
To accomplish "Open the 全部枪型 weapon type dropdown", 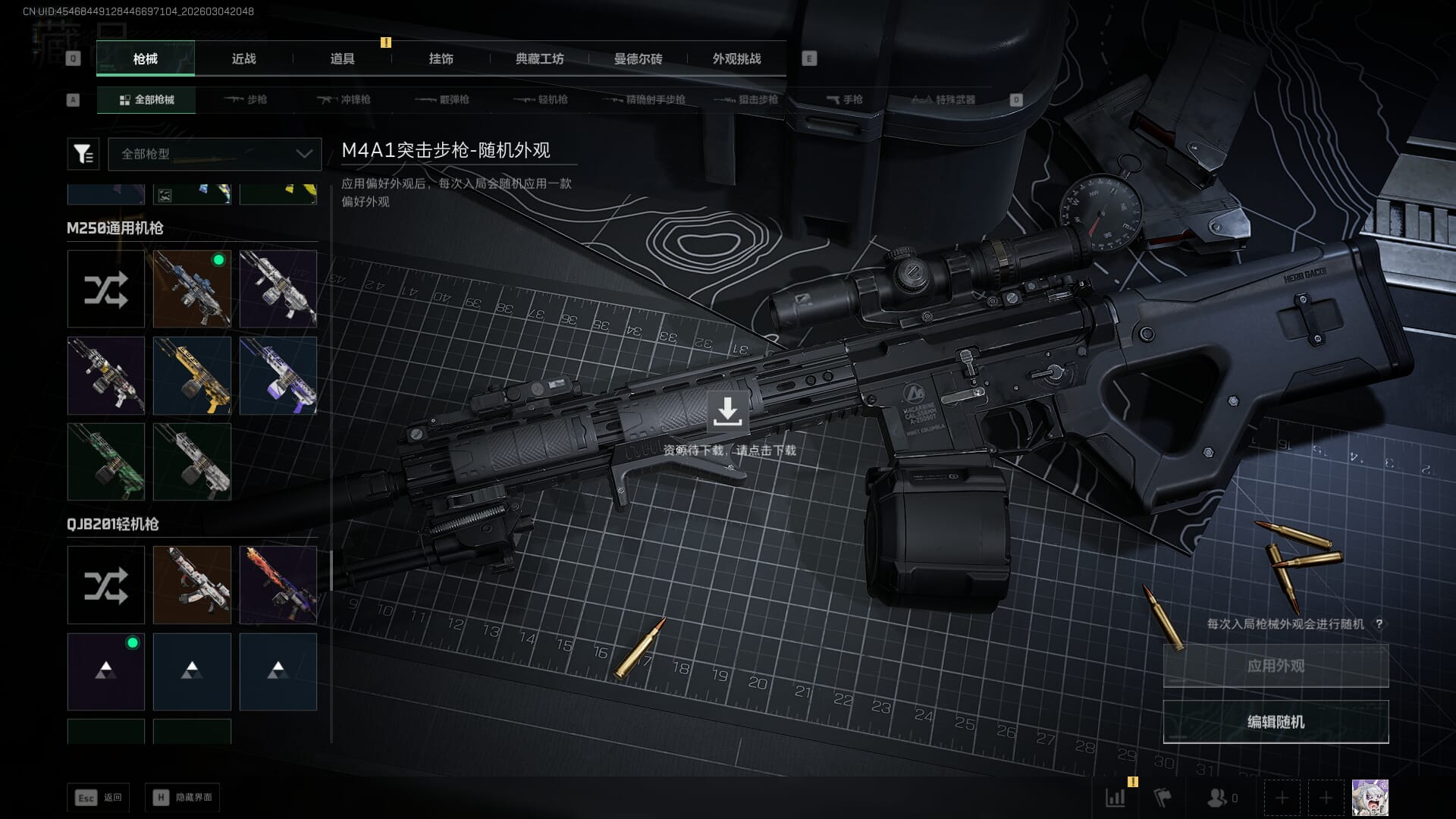I will coord(215,154).
